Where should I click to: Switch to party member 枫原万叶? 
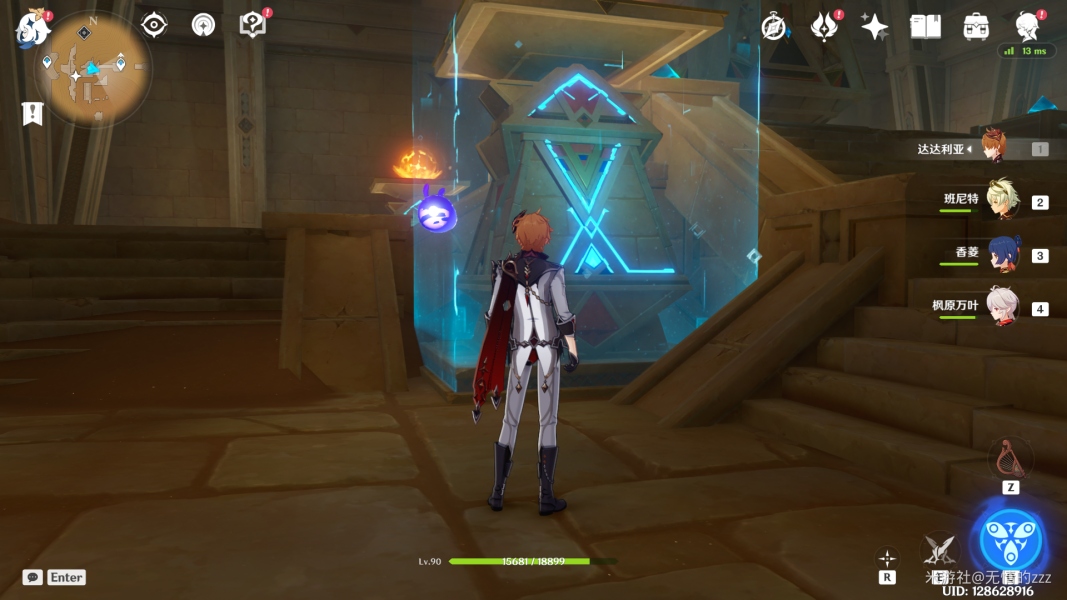click(x=1001, y=308)
